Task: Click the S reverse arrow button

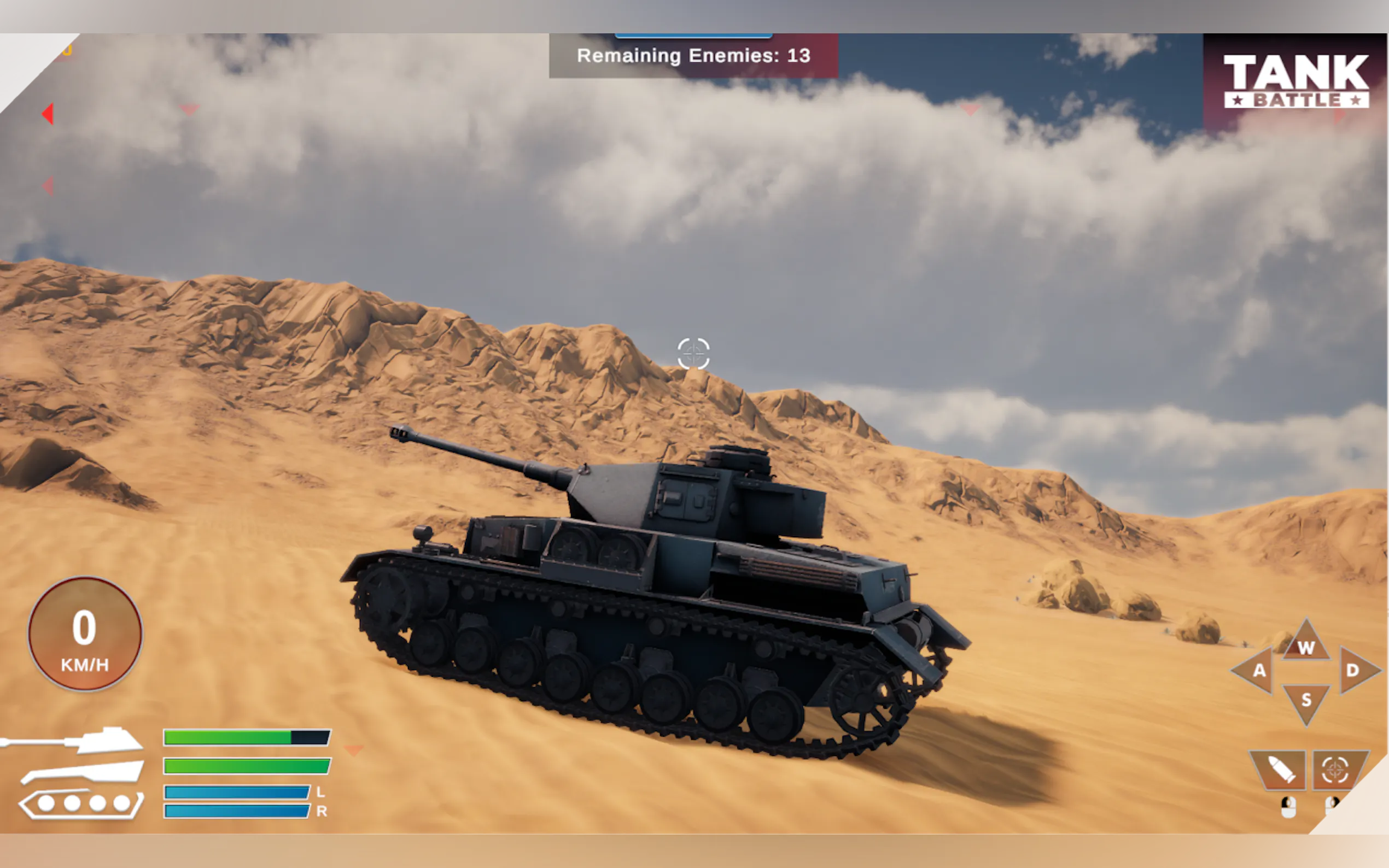Action: pos(1306,701)
